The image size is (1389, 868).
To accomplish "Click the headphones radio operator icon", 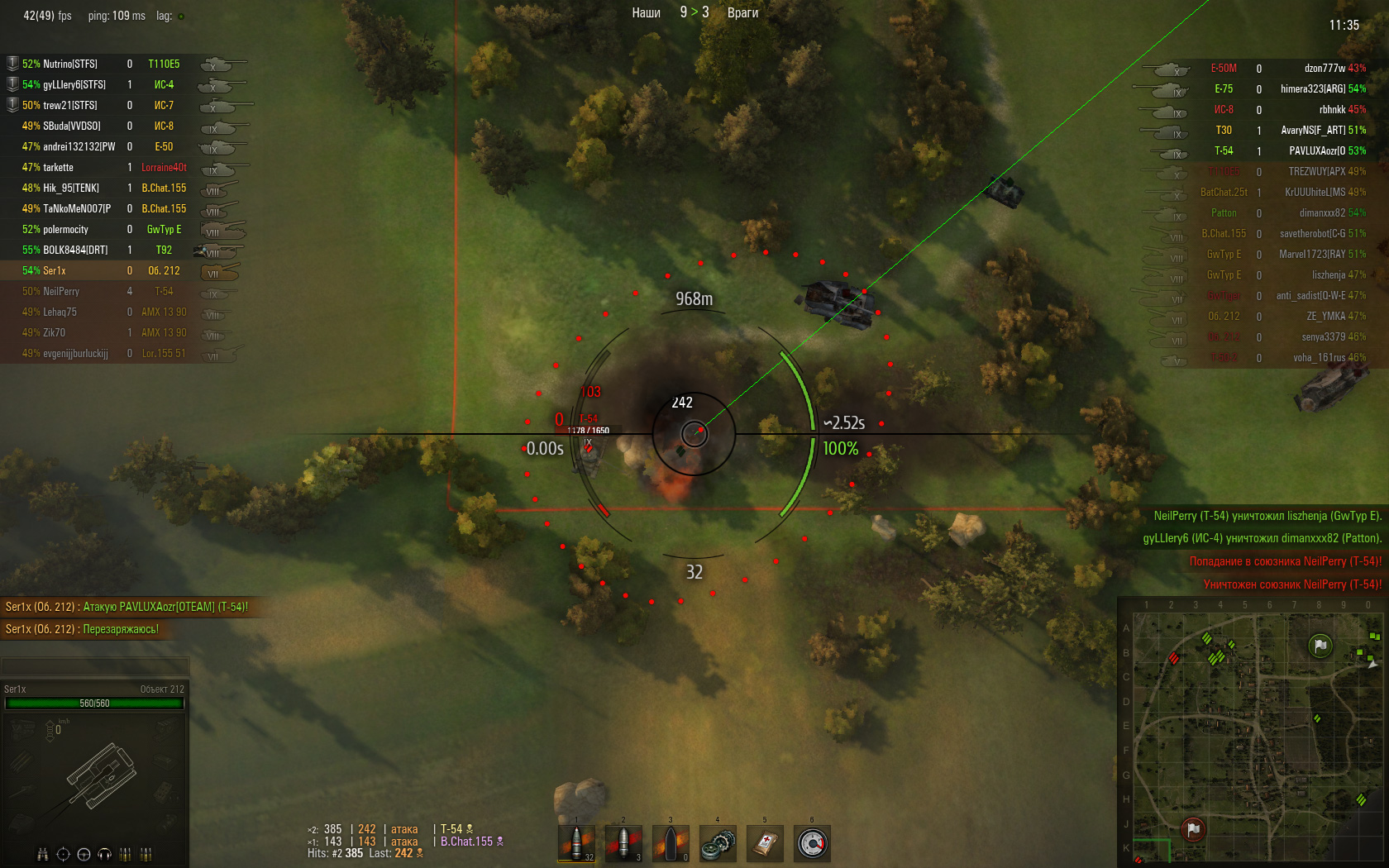I will pyautogui.click(x=104, y=854).
